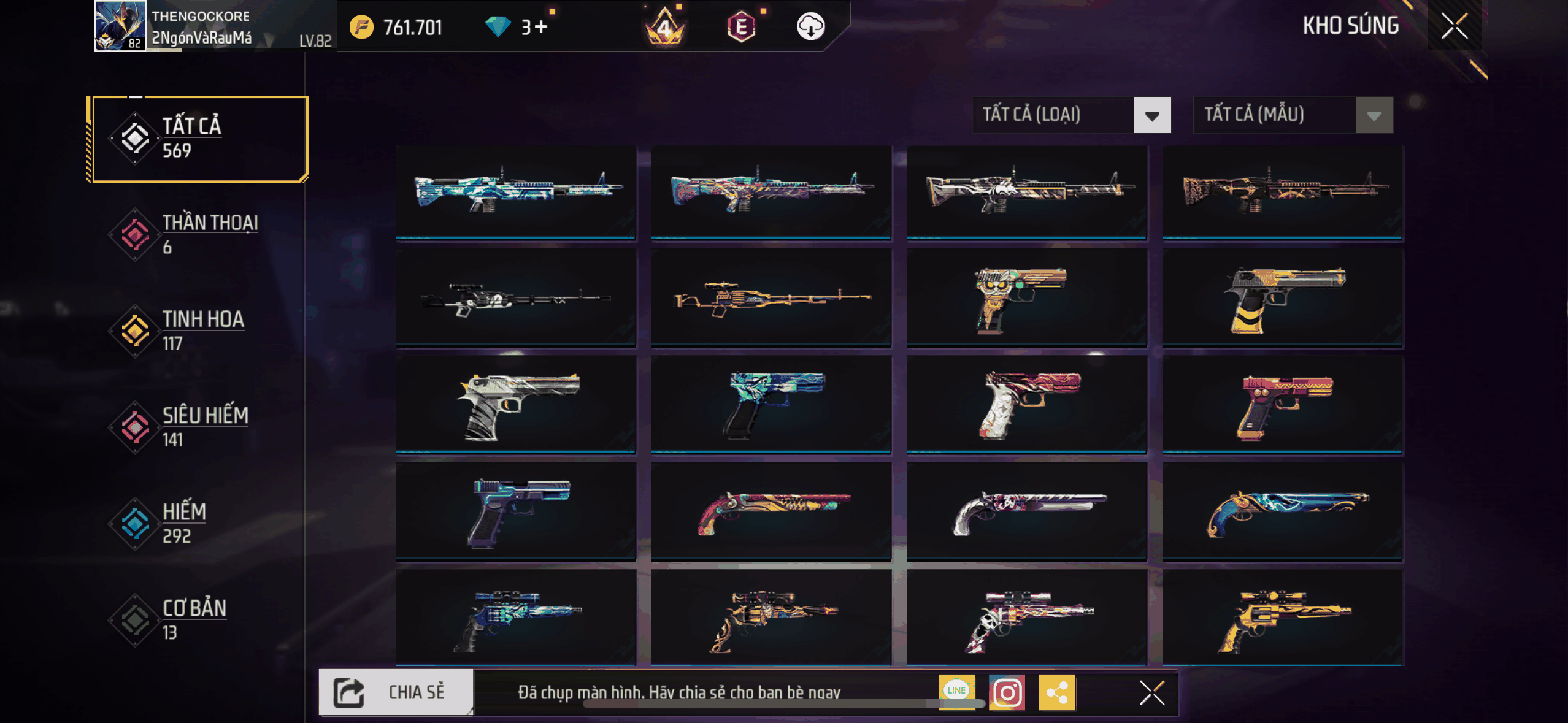Screen dimensions: 1568x723
Task: Open the cloud download icon
Action: click(x=810, y=27)
